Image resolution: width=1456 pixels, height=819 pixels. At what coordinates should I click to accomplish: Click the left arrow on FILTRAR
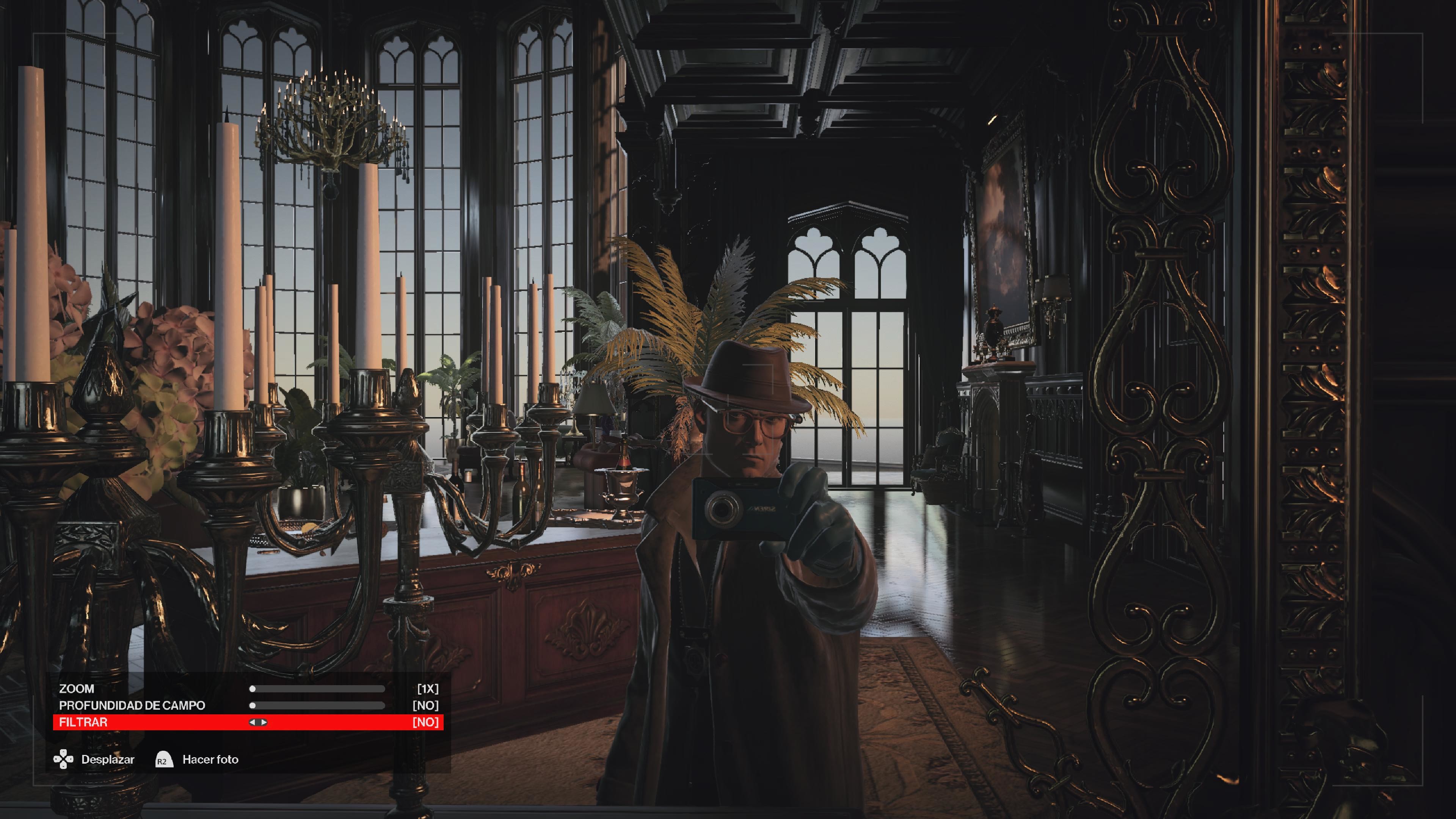pos(253,722)
